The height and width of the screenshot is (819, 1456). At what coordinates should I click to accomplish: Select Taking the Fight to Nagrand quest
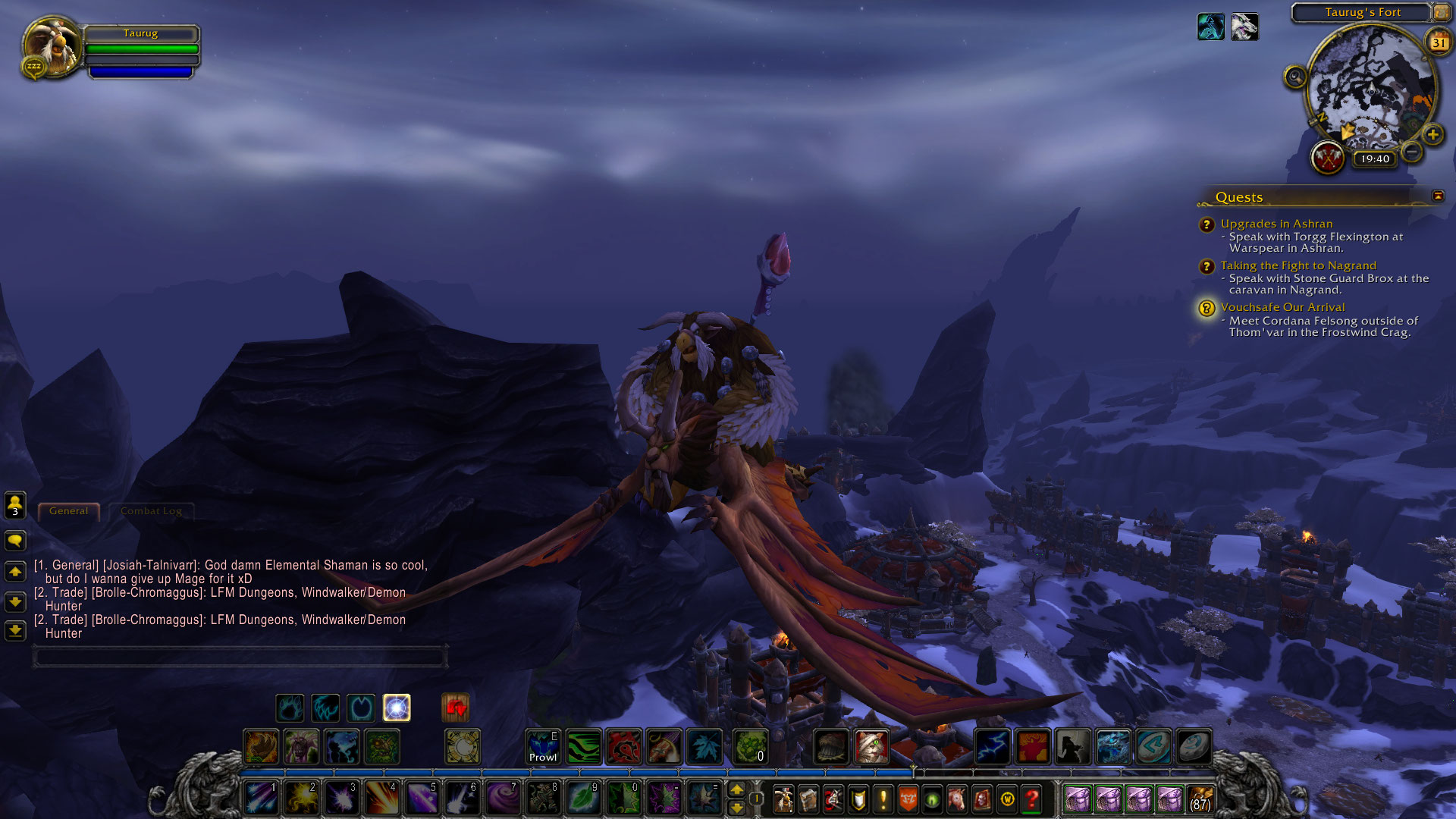click(1298, 265)
